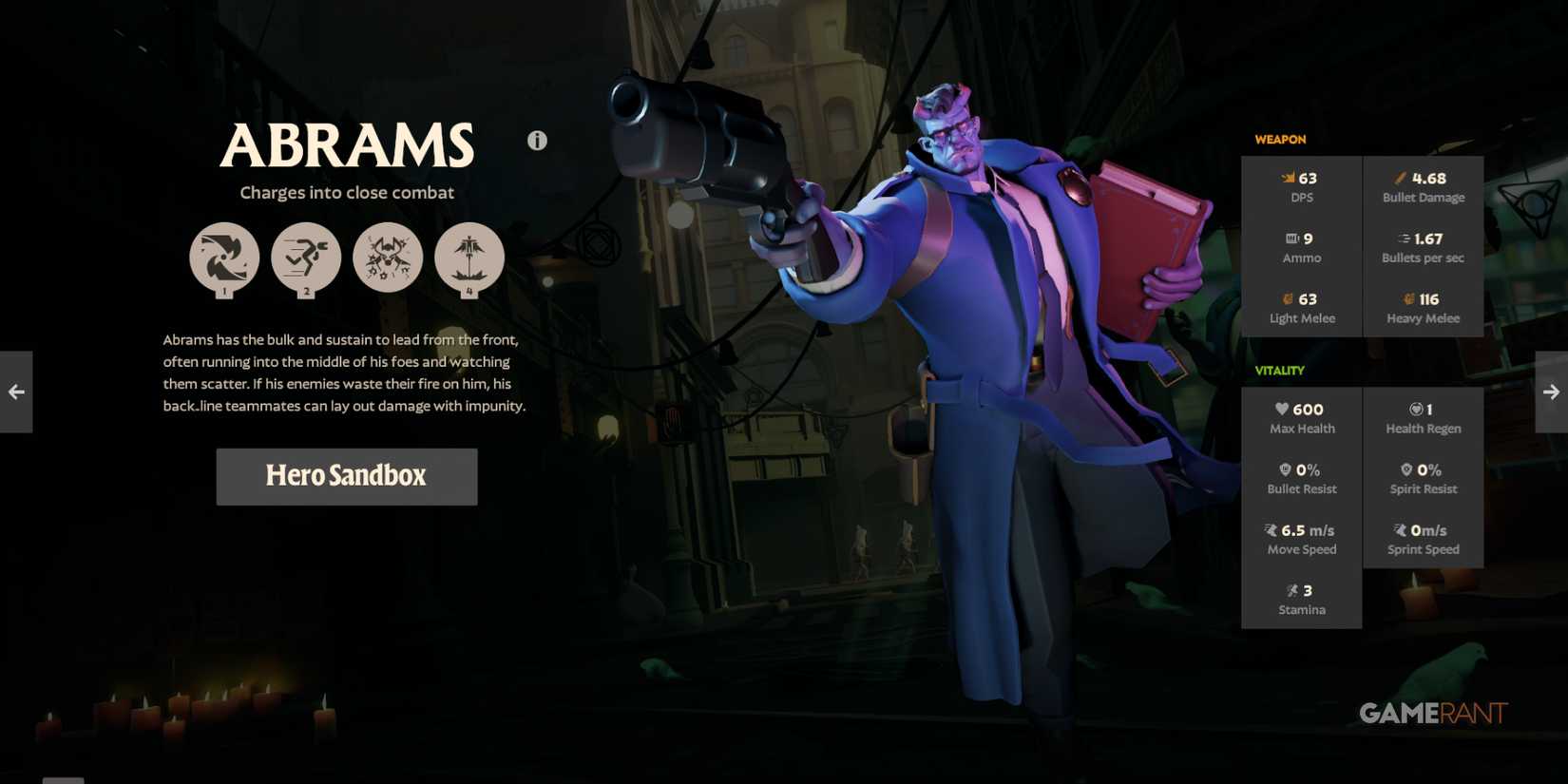Image resolution: width=1568 pixels, height=784 pixels.
Task: Go to the next hero
Action: tap(1552, 392)
